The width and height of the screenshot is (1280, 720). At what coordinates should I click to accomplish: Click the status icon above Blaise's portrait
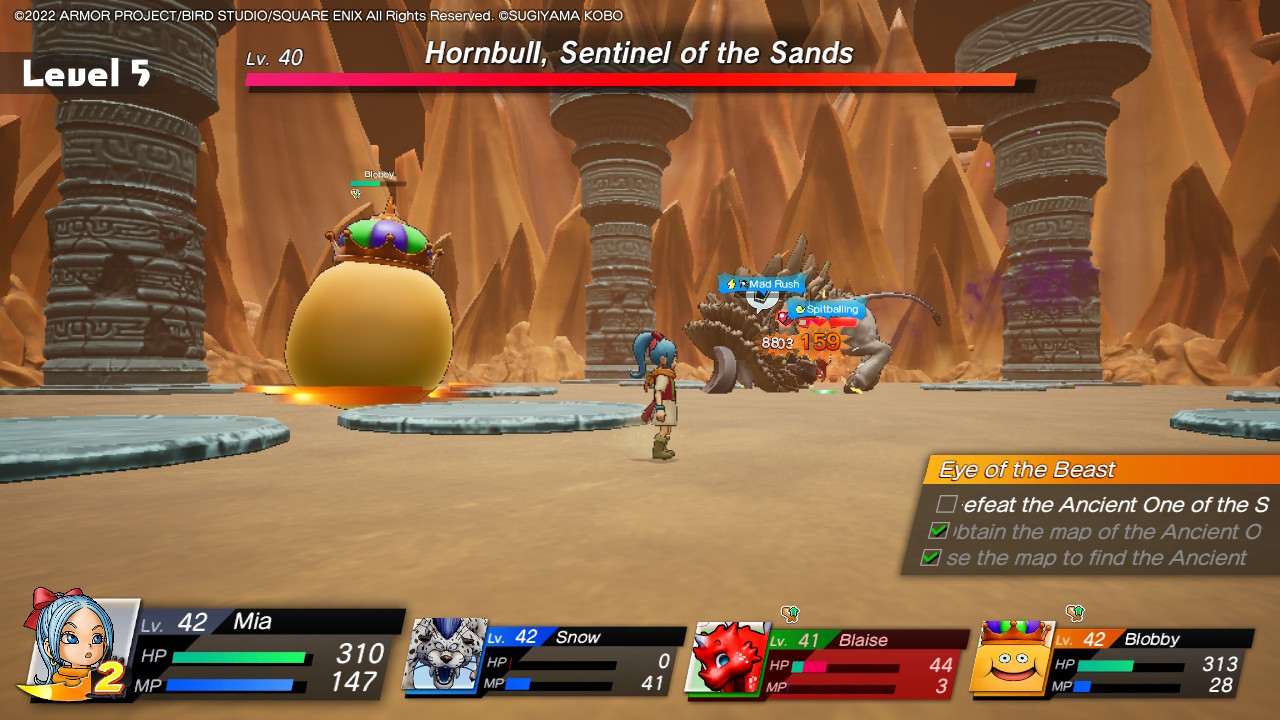coord(788,613)
